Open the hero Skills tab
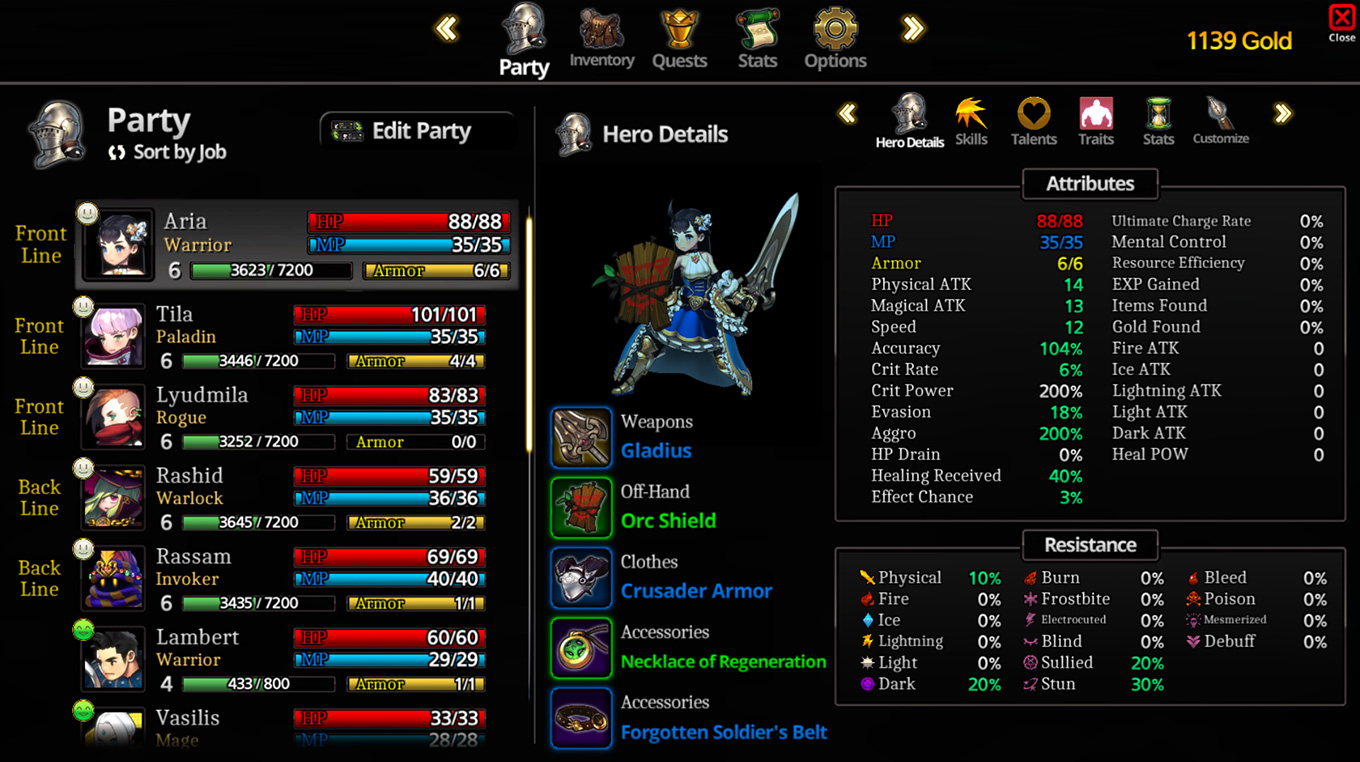Screen dimensions: 1360x762 971,121
